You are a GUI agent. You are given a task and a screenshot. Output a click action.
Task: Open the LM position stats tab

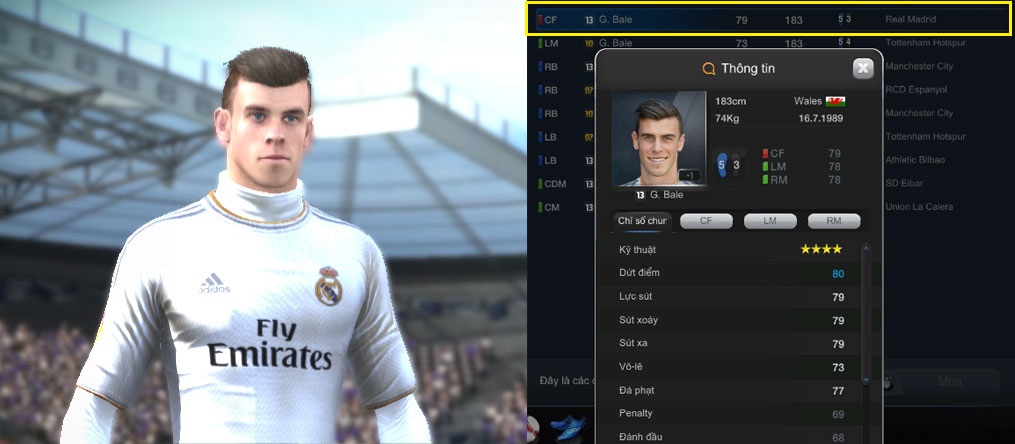[770, 221]
